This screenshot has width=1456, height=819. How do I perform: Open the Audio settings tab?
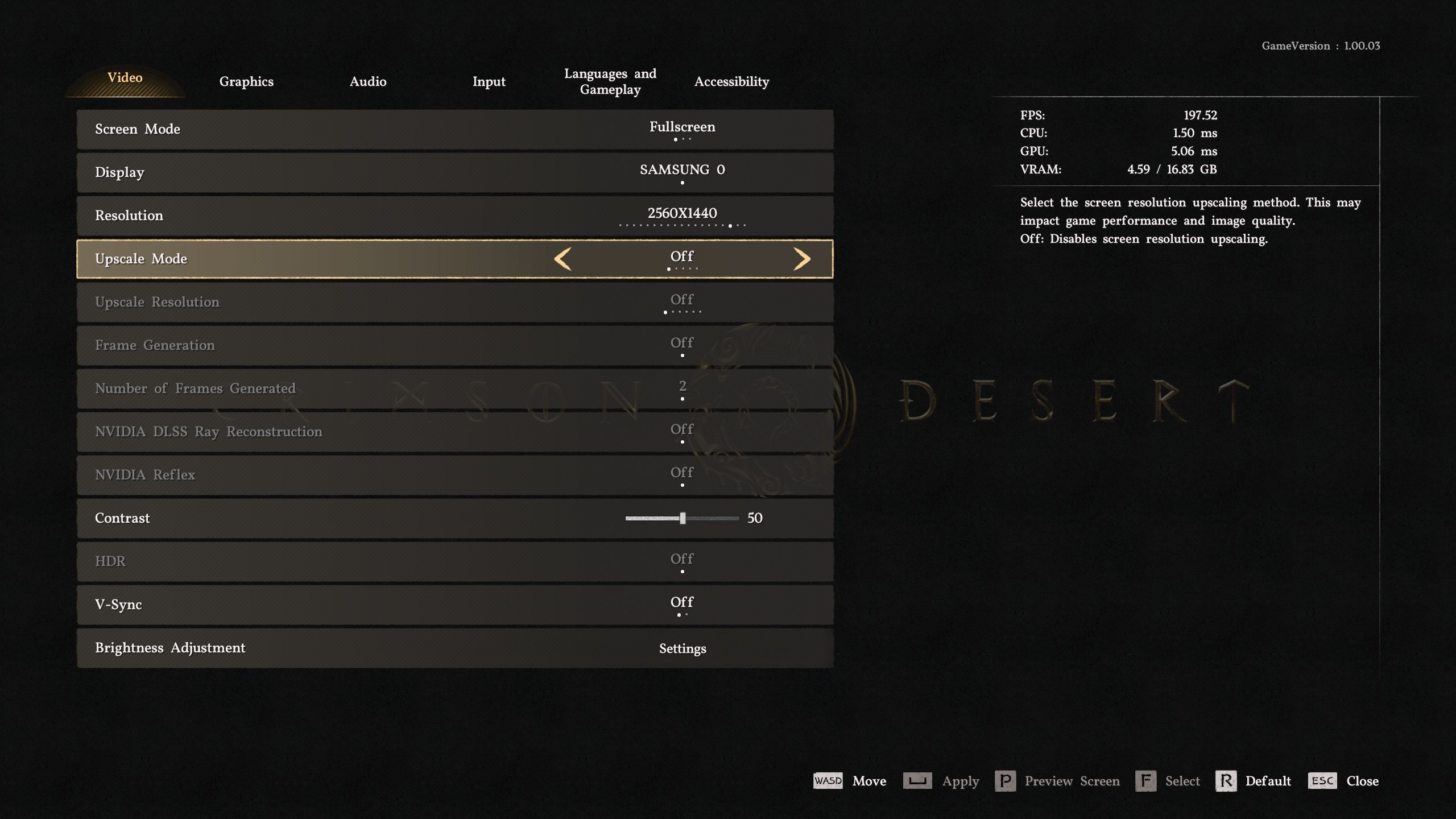tap(368, 81)
